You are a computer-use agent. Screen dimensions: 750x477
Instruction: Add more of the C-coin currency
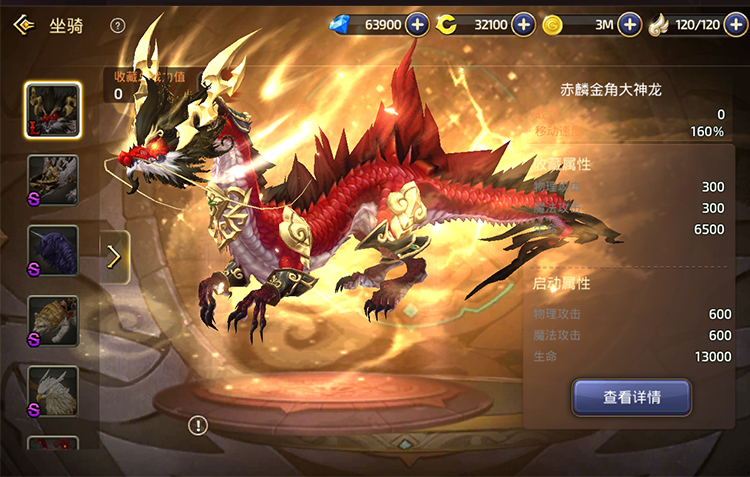(x=523, y=25)
